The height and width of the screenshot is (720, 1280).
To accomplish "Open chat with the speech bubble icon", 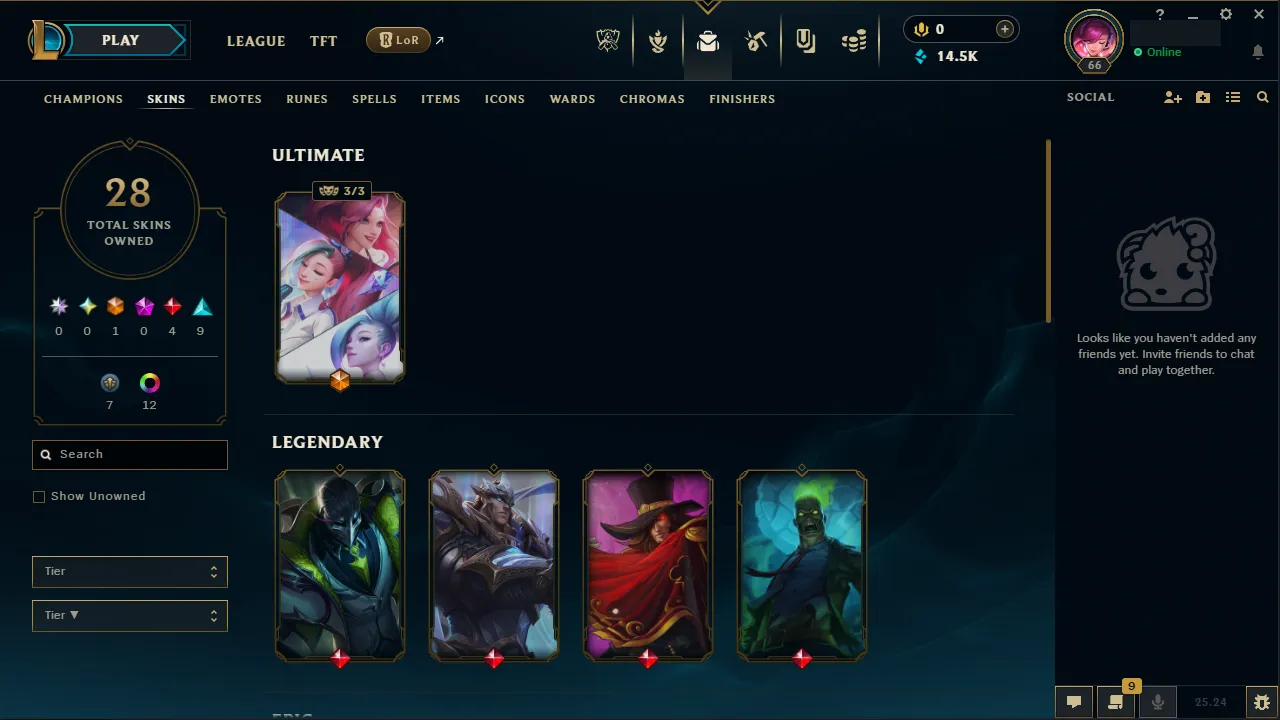I will point(1074,701).
